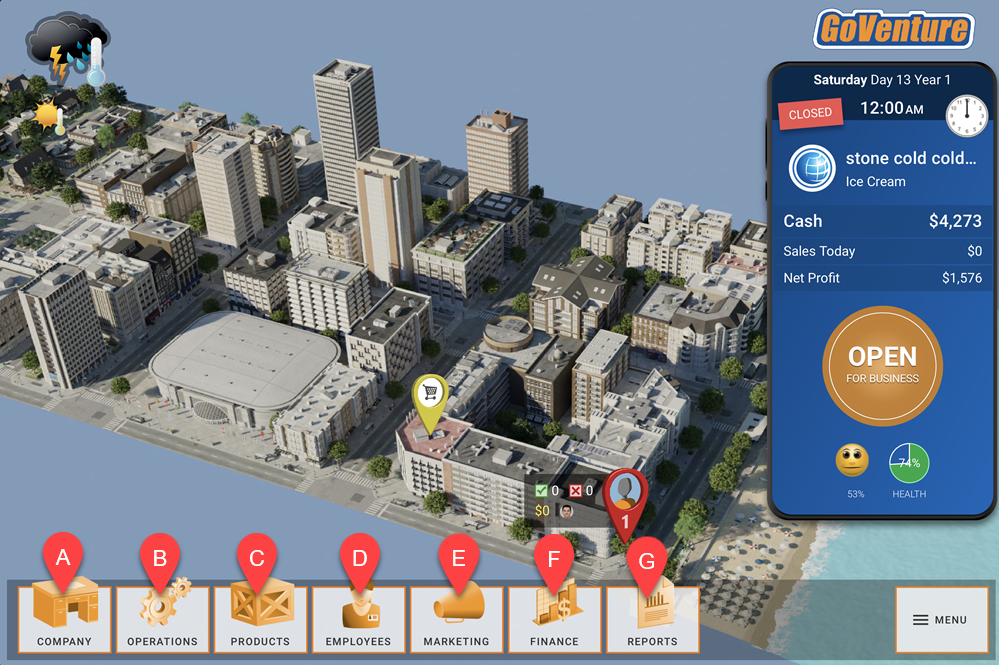The image size is (1000, 665).
Task: Select the analog clock icon
Action: pyautogui.click(x=966, y=113)
